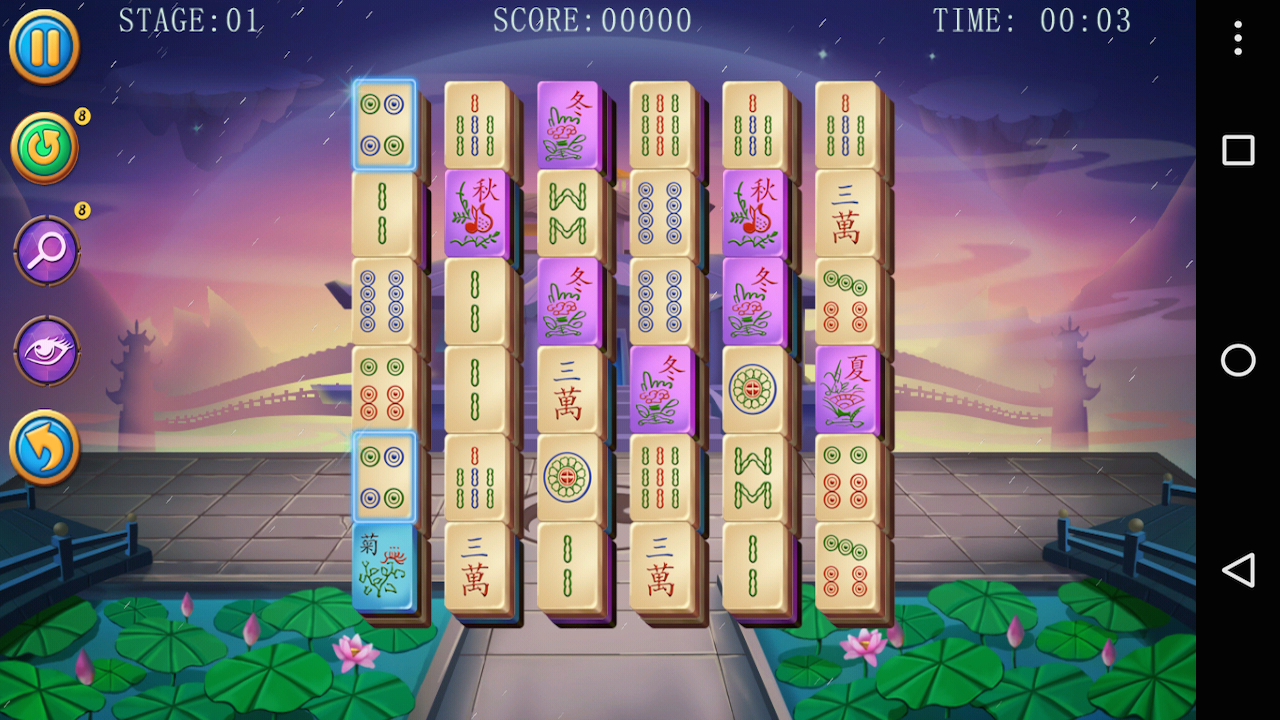Tap the back navigation triangle
The height and width of the screenshot is (720, 1280).
(x=1237, y=571)
